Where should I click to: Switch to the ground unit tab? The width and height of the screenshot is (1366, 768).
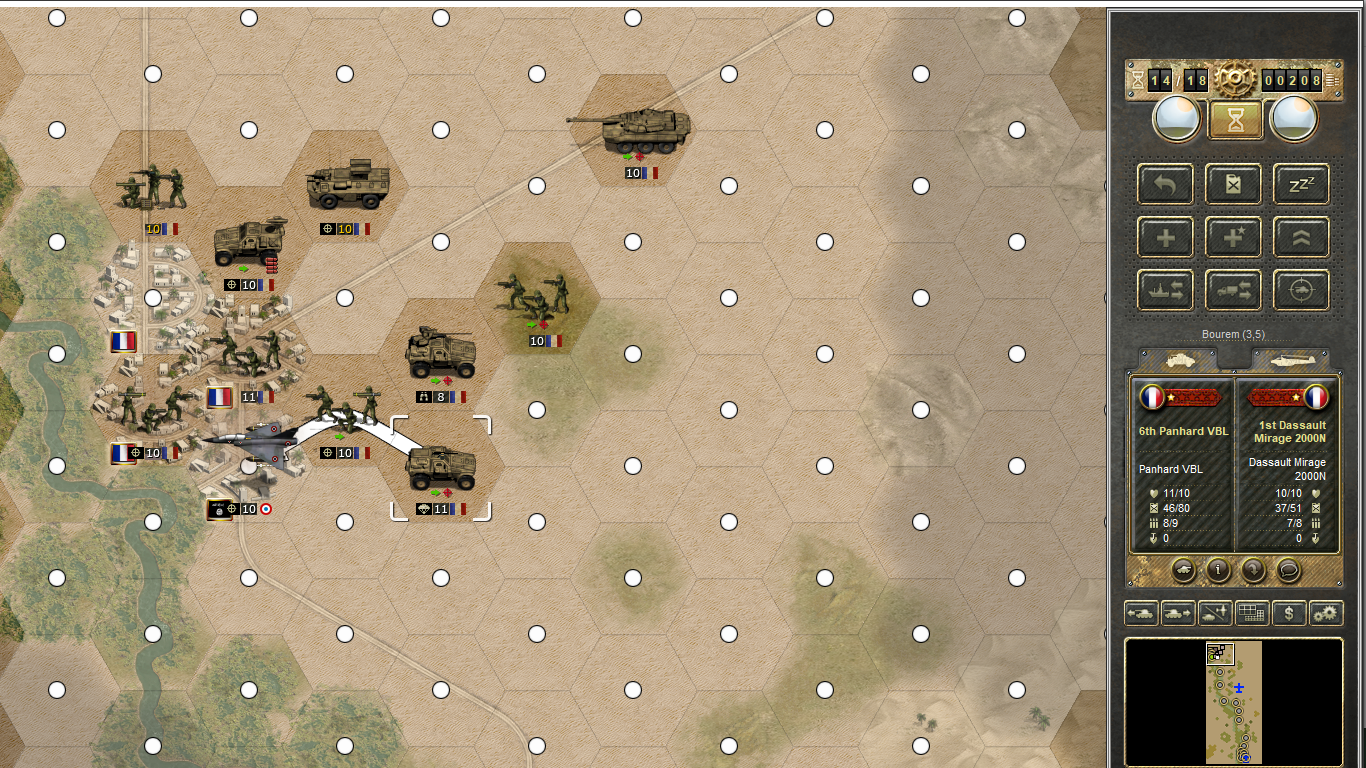click(x=1178, y=358)
